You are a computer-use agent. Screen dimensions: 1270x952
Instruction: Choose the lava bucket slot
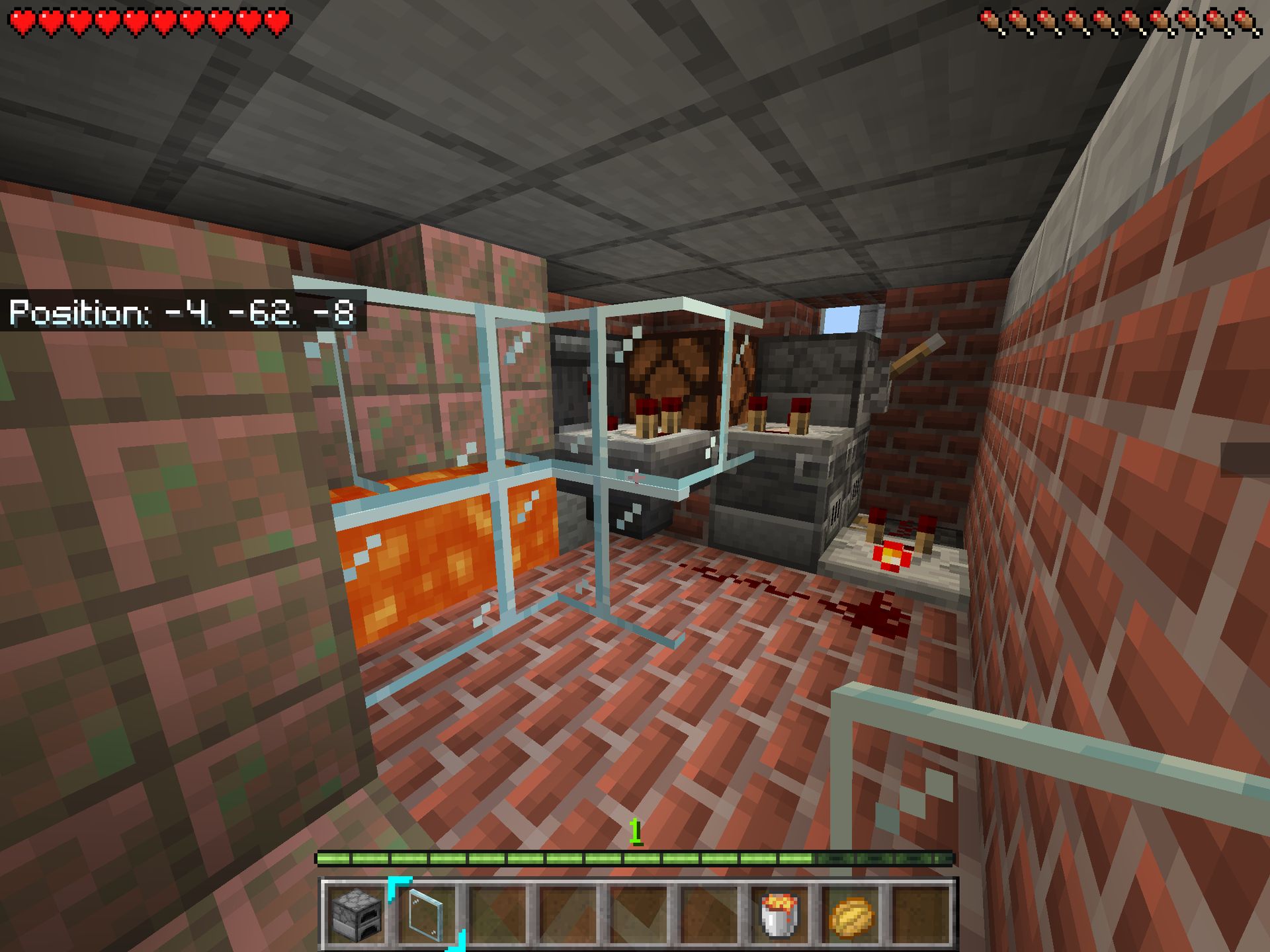click(x=780, y=915)
